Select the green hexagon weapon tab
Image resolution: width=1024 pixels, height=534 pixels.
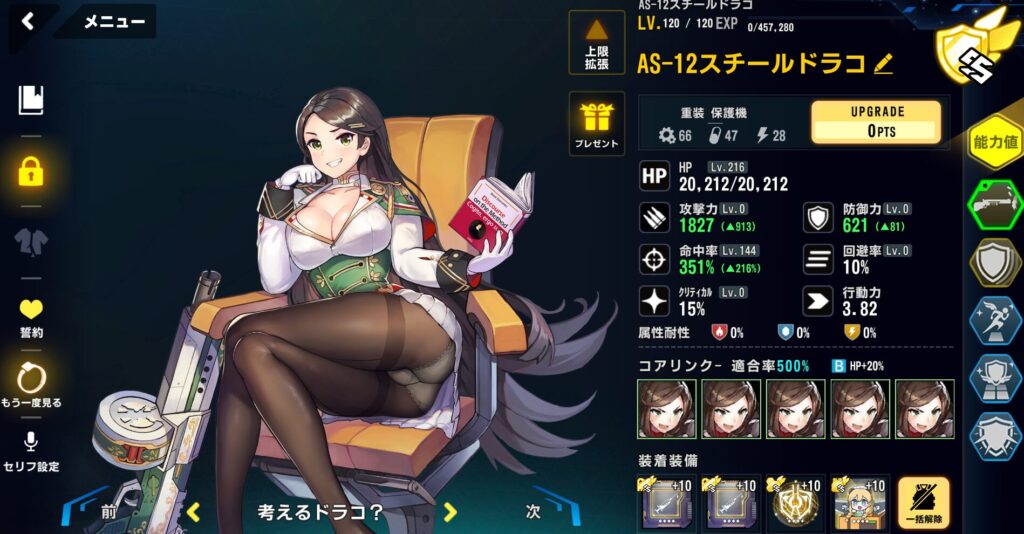pyautogui.click(x=996, y=204)
